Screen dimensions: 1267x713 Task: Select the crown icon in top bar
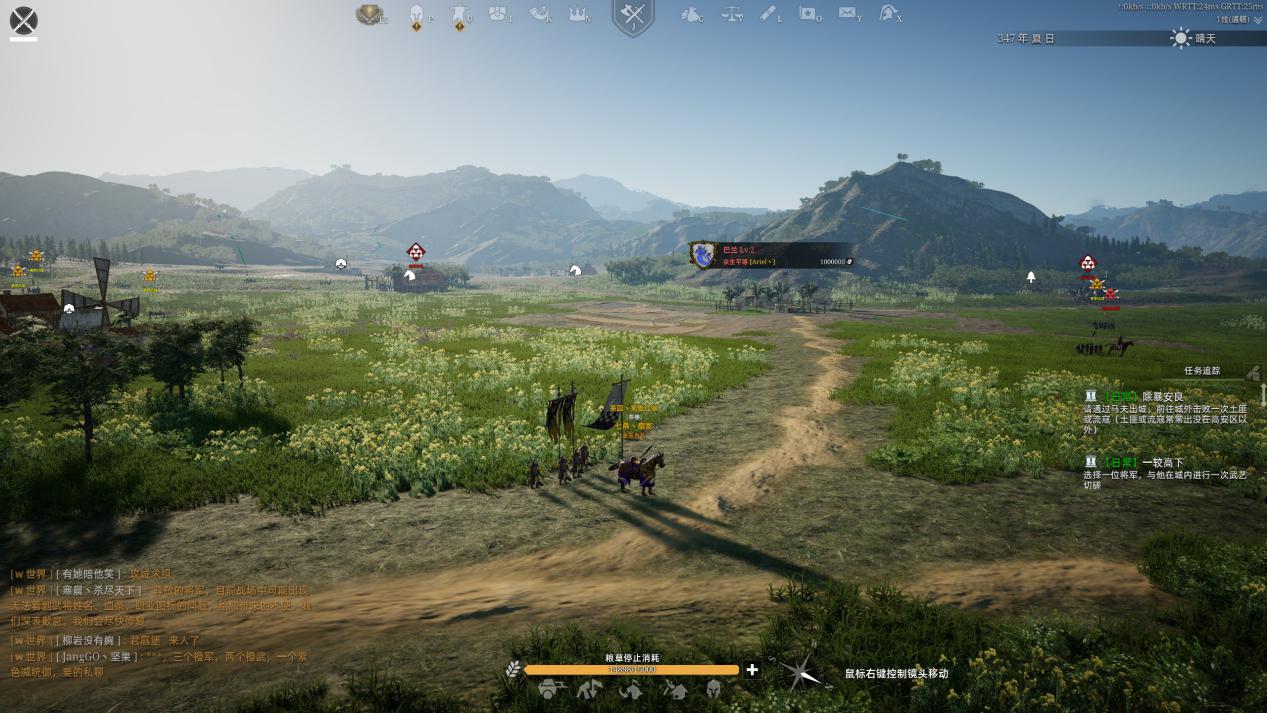578,14
